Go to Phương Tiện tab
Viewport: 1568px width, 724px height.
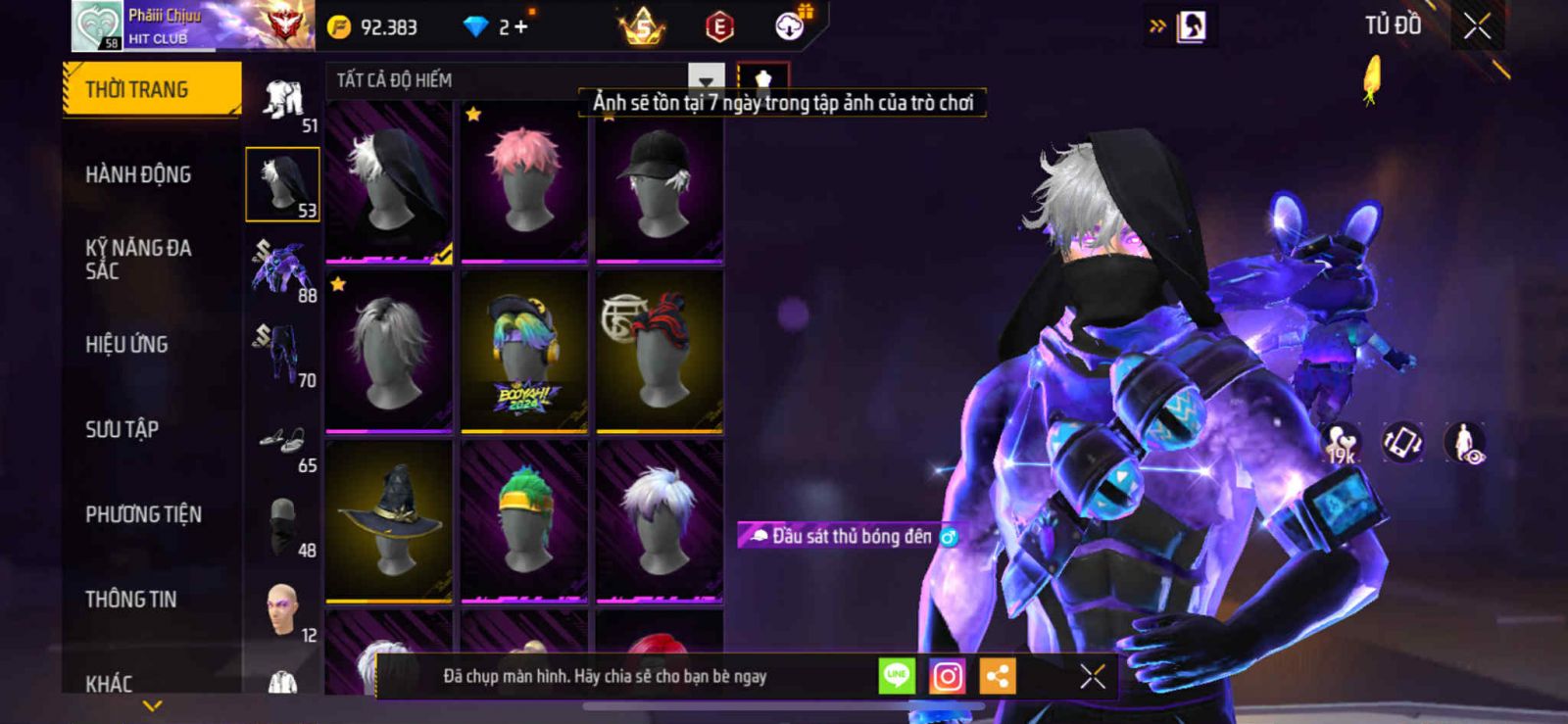pos(143,514)
